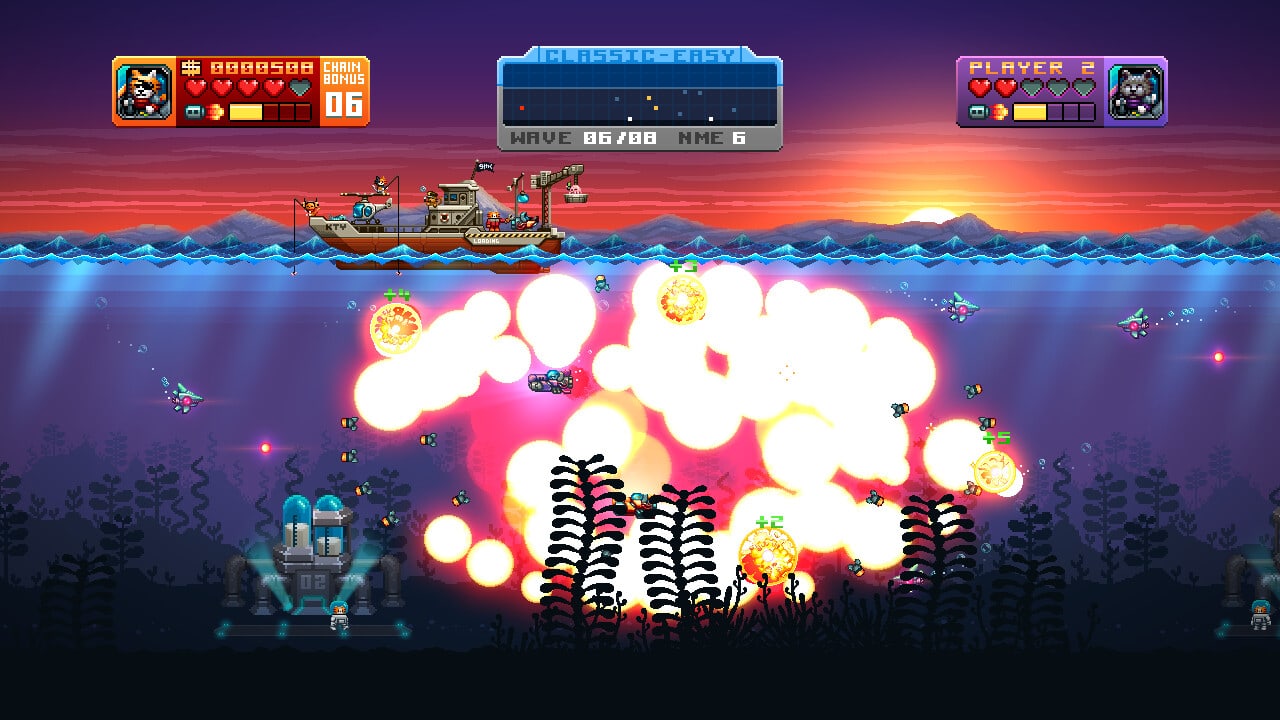Click the yellow blip on the radar minimap

[x=649, y=97]
